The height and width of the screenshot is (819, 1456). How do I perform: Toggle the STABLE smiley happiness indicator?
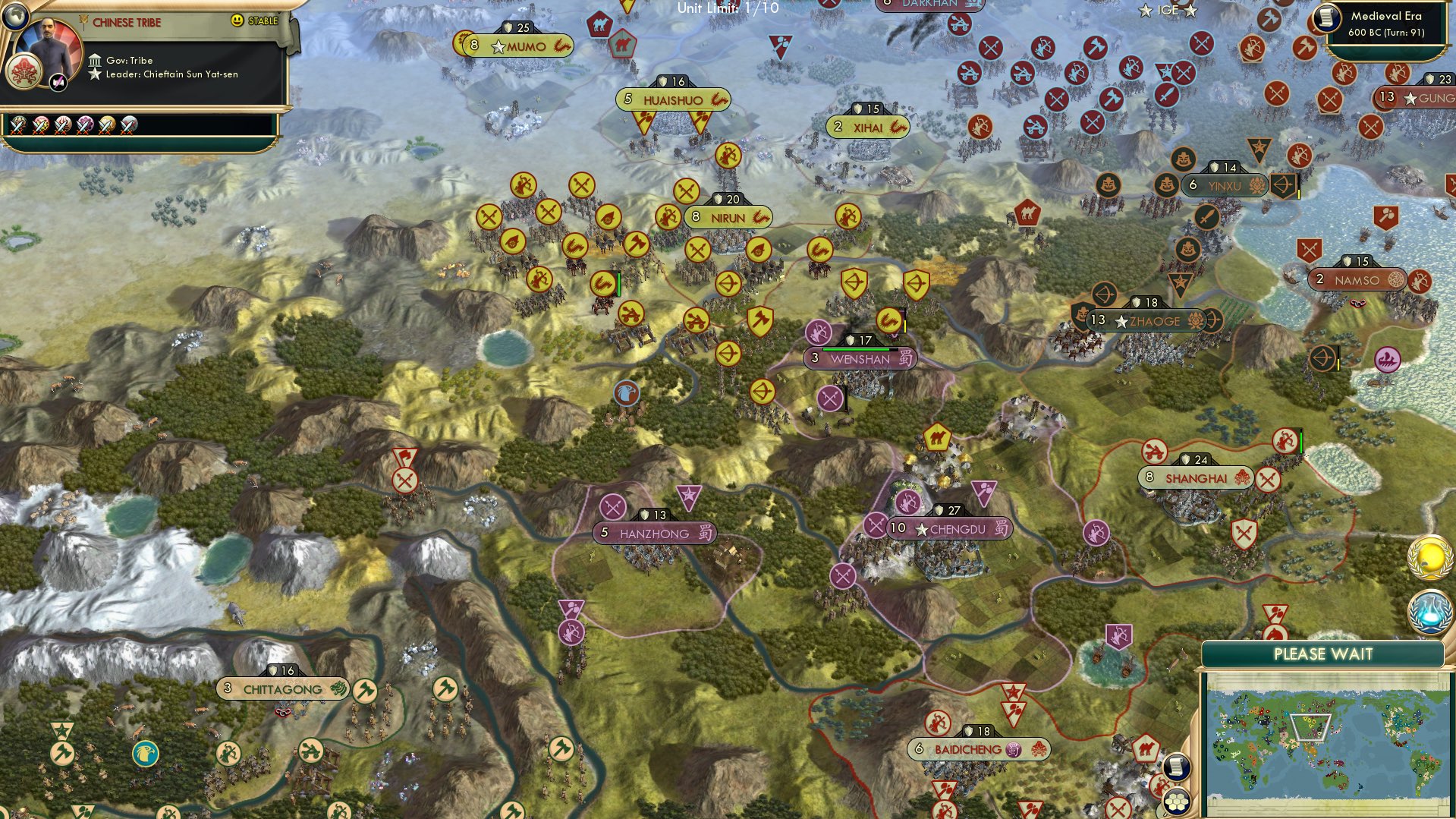pyautogui.click(x=236, y=20)
